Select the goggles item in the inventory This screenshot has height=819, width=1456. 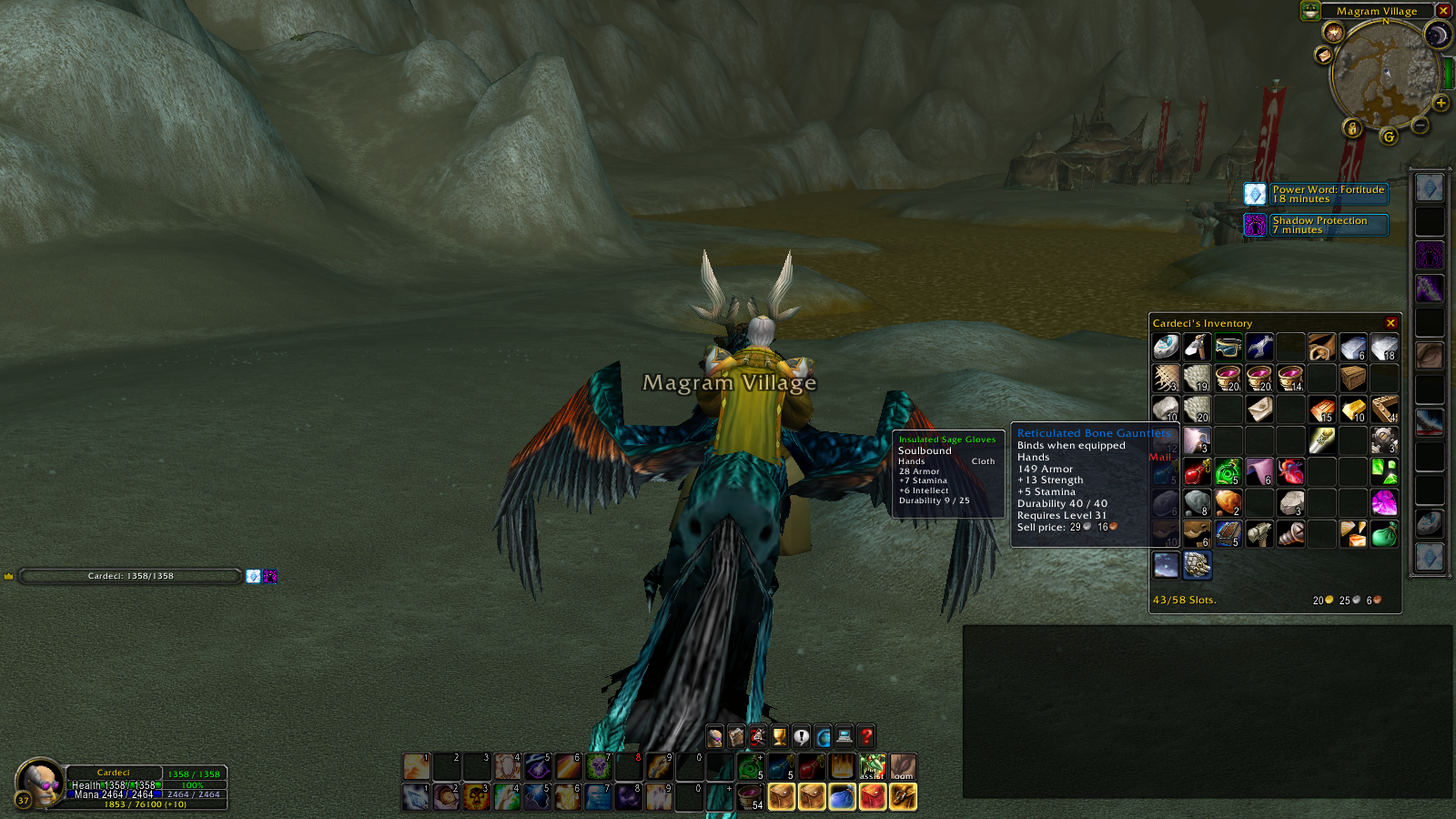[1228, 347]
